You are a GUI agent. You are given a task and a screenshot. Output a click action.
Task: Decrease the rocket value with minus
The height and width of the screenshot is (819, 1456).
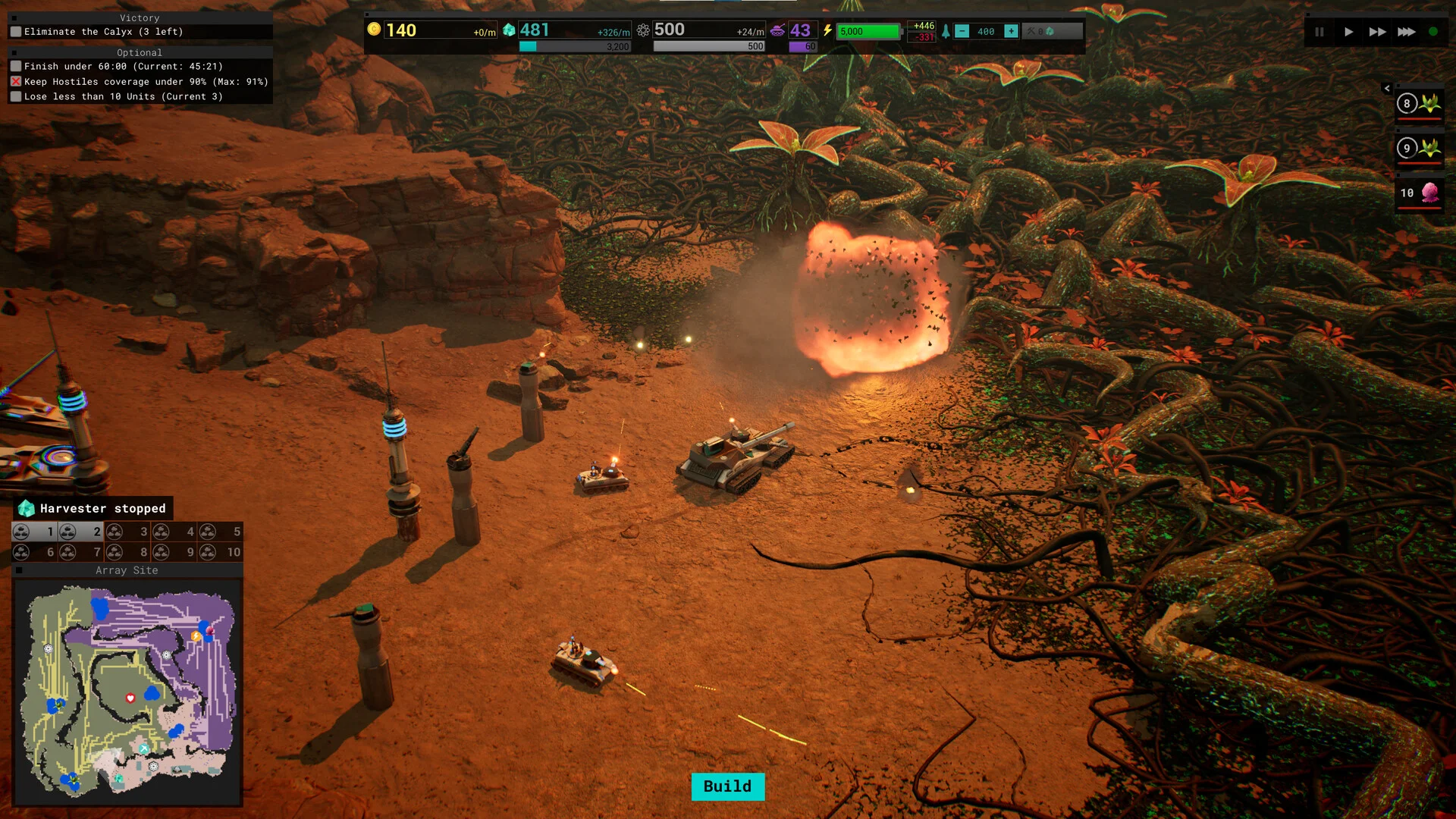[962, 31]
